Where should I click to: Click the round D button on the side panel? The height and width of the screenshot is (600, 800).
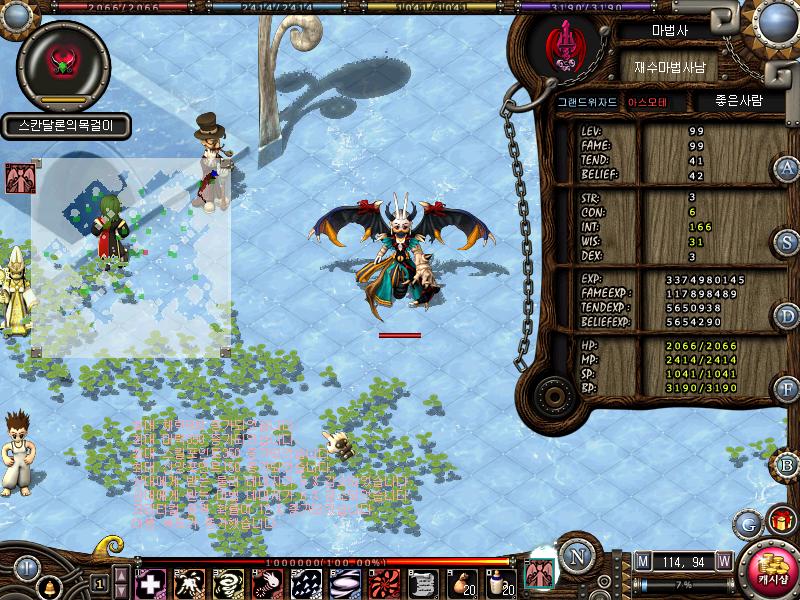pyautogui.click(x=788, y=316)
